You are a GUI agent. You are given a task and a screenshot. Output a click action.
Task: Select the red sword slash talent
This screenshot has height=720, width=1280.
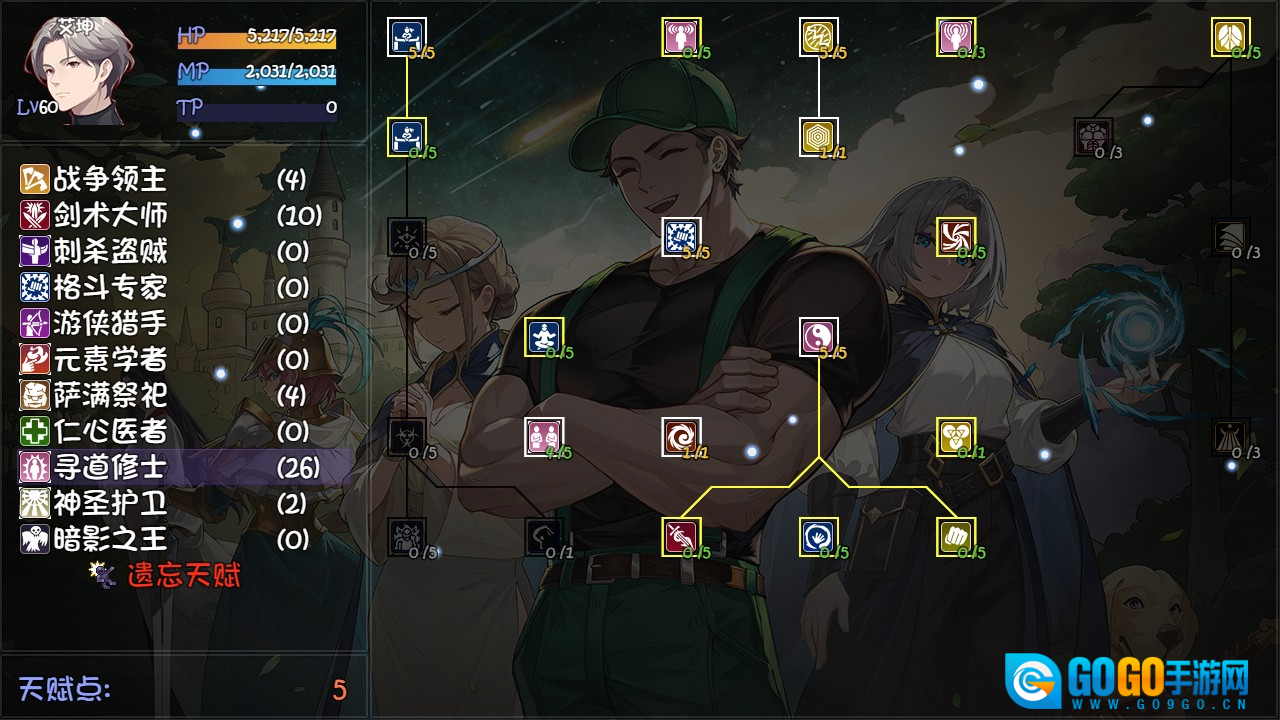click(x=681, y=537)
